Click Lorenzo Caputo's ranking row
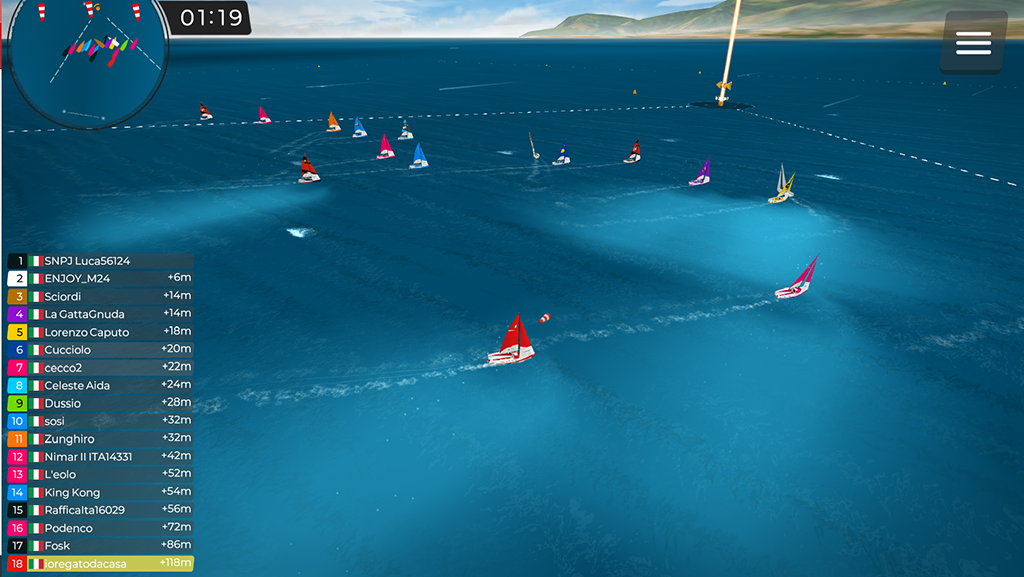 tap(100, 332)
